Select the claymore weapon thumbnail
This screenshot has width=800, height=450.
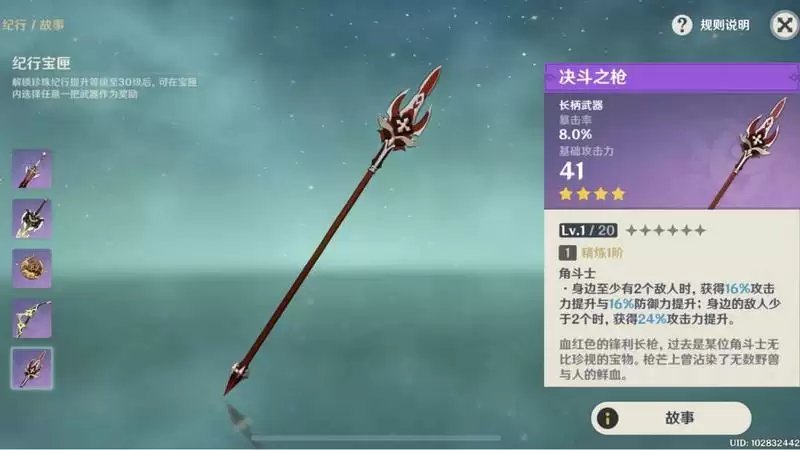[32, 219]
